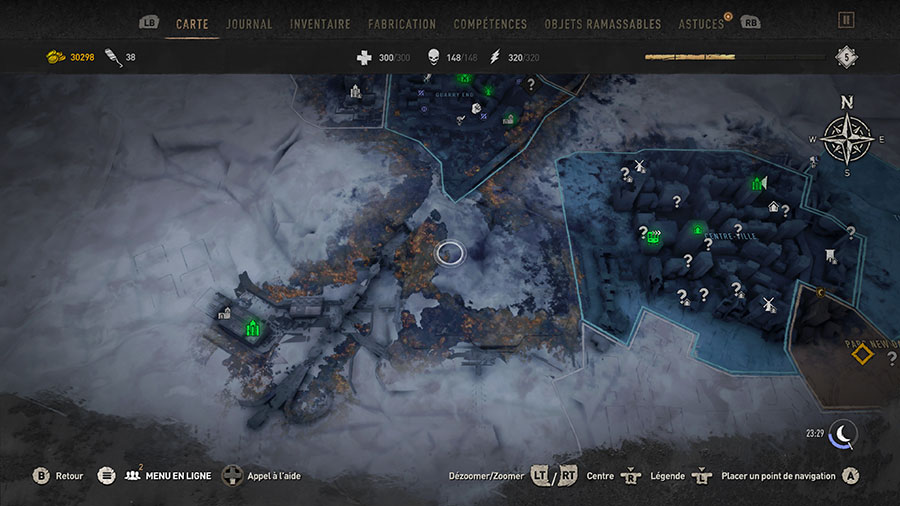Click the white flag marker on the map
The height and width of the screenshot is (506, 900).
831,256
